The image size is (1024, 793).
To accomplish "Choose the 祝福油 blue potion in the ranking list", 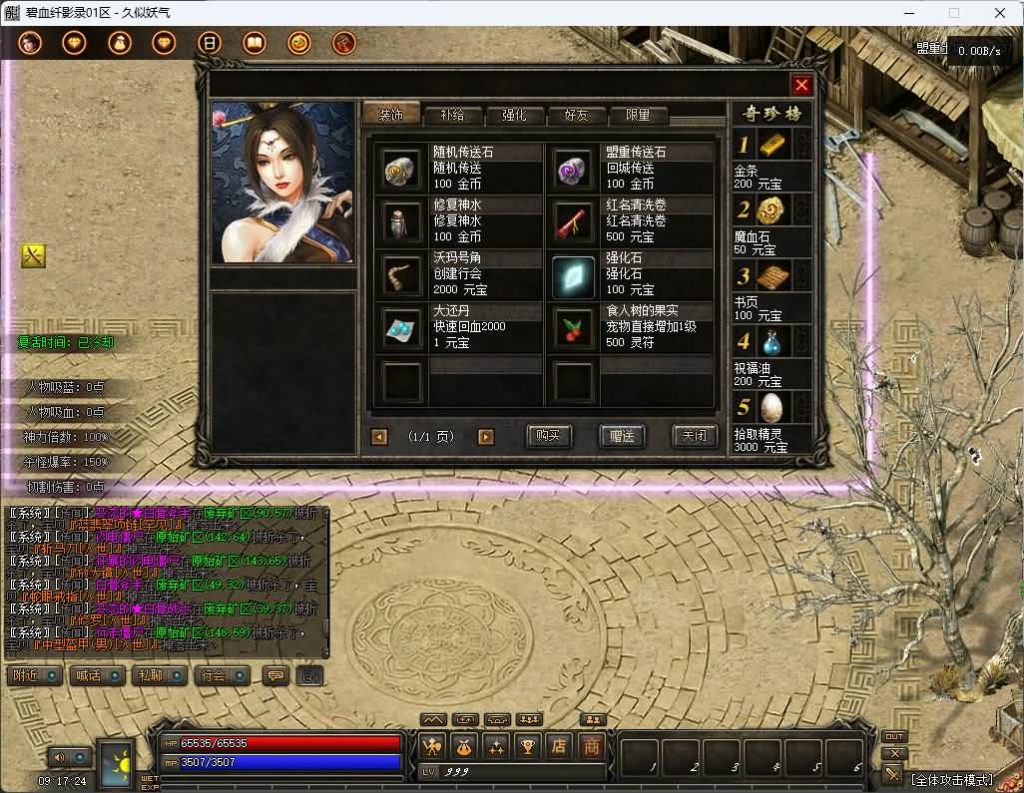I will 774,343.
